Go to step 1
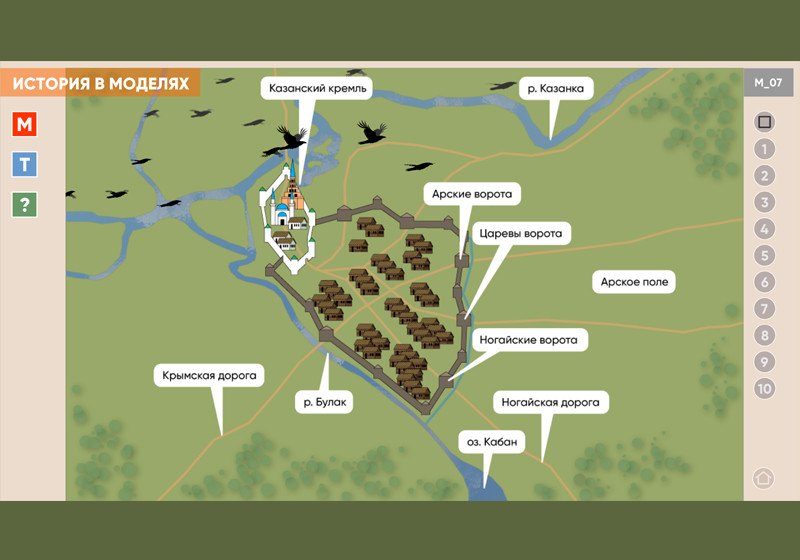Screen dimensions: 800x560 click(x=765, y=149)
